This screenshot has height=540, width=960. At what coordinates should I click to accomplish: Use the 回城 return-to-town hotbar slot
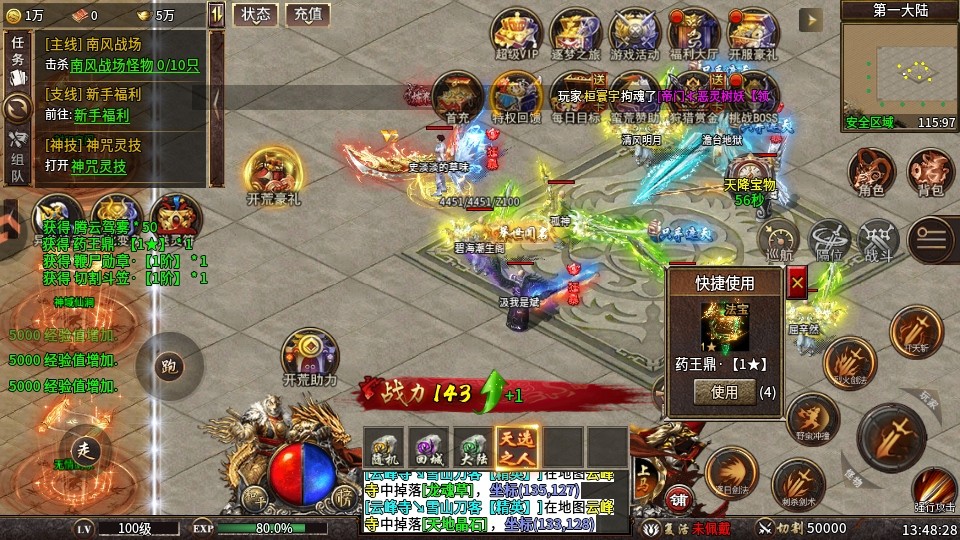(427, 445)
